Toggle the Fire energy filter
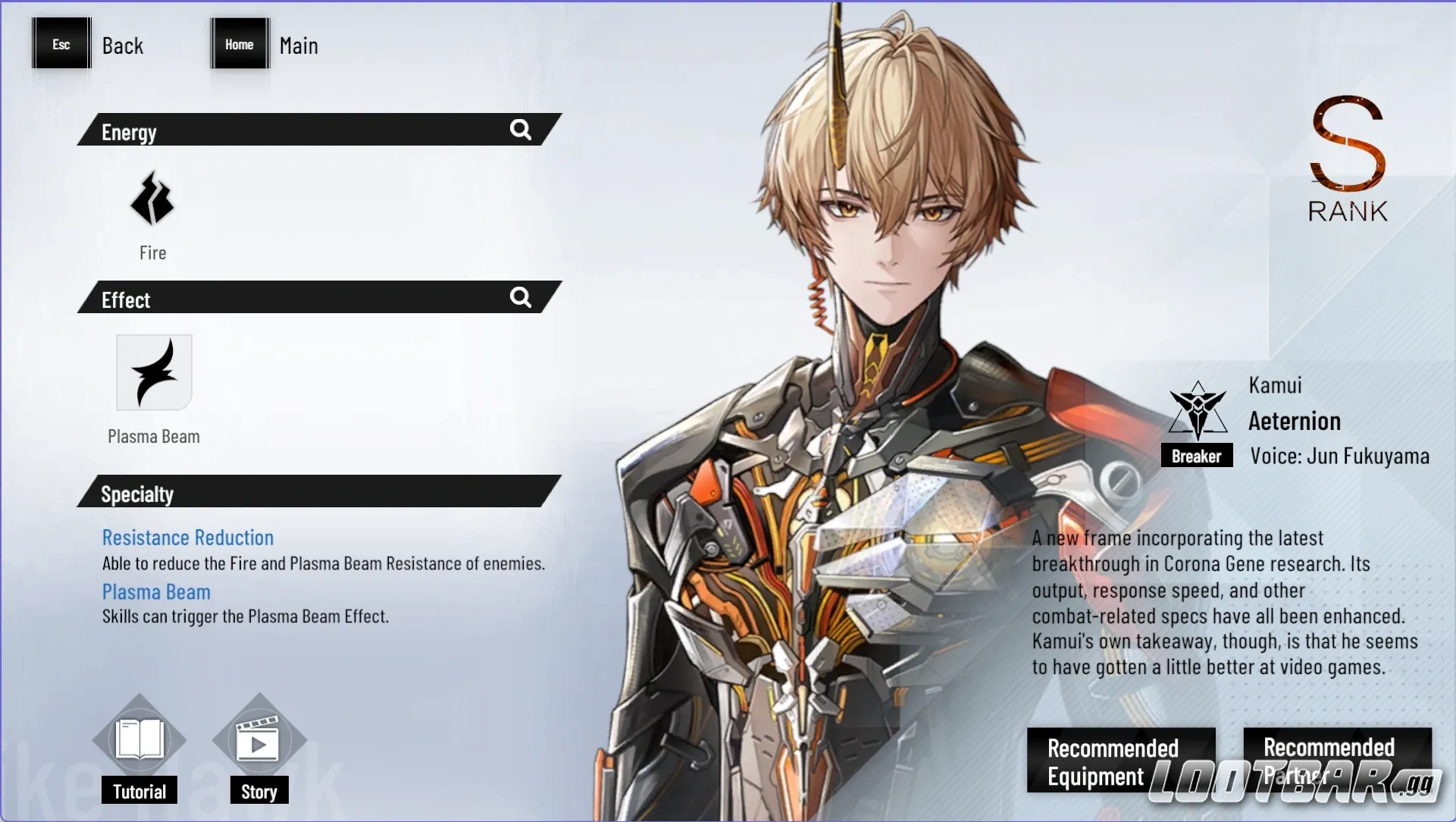This screenshot has width=1456, height=822. 153,199
